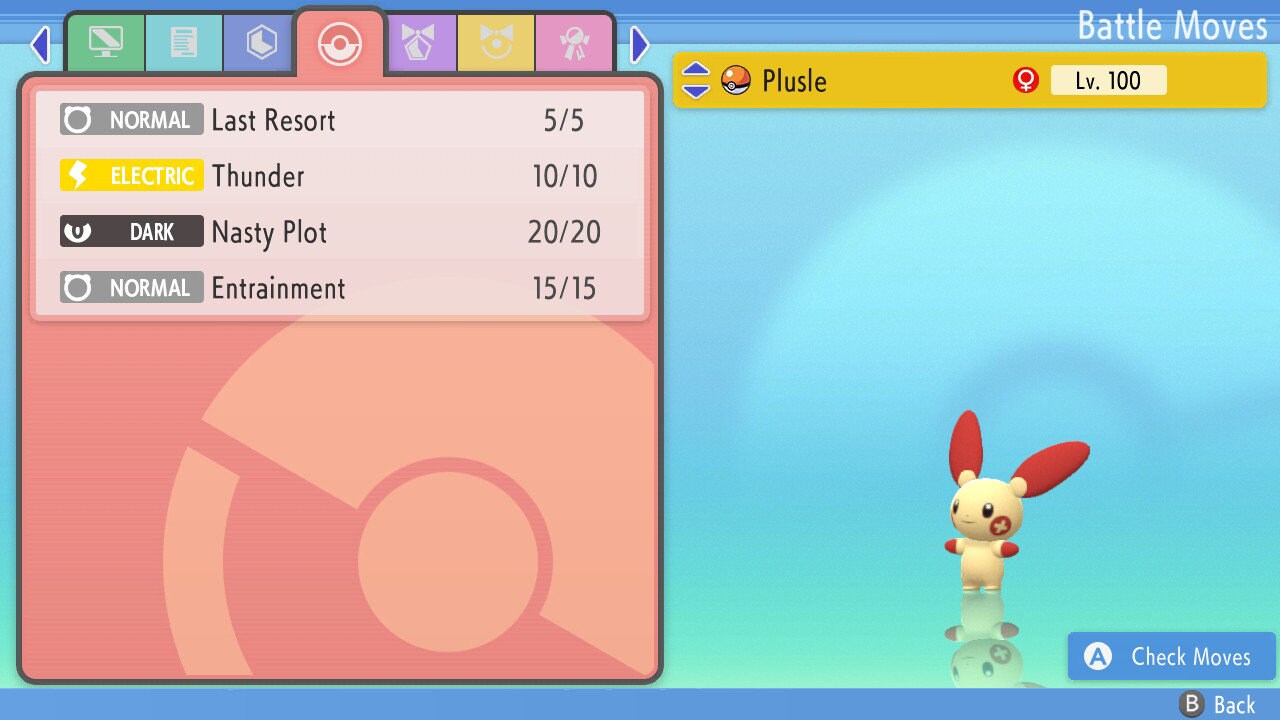Go to previous tab with left arrow
The image size is (1280, 720).
pos(40,44)
